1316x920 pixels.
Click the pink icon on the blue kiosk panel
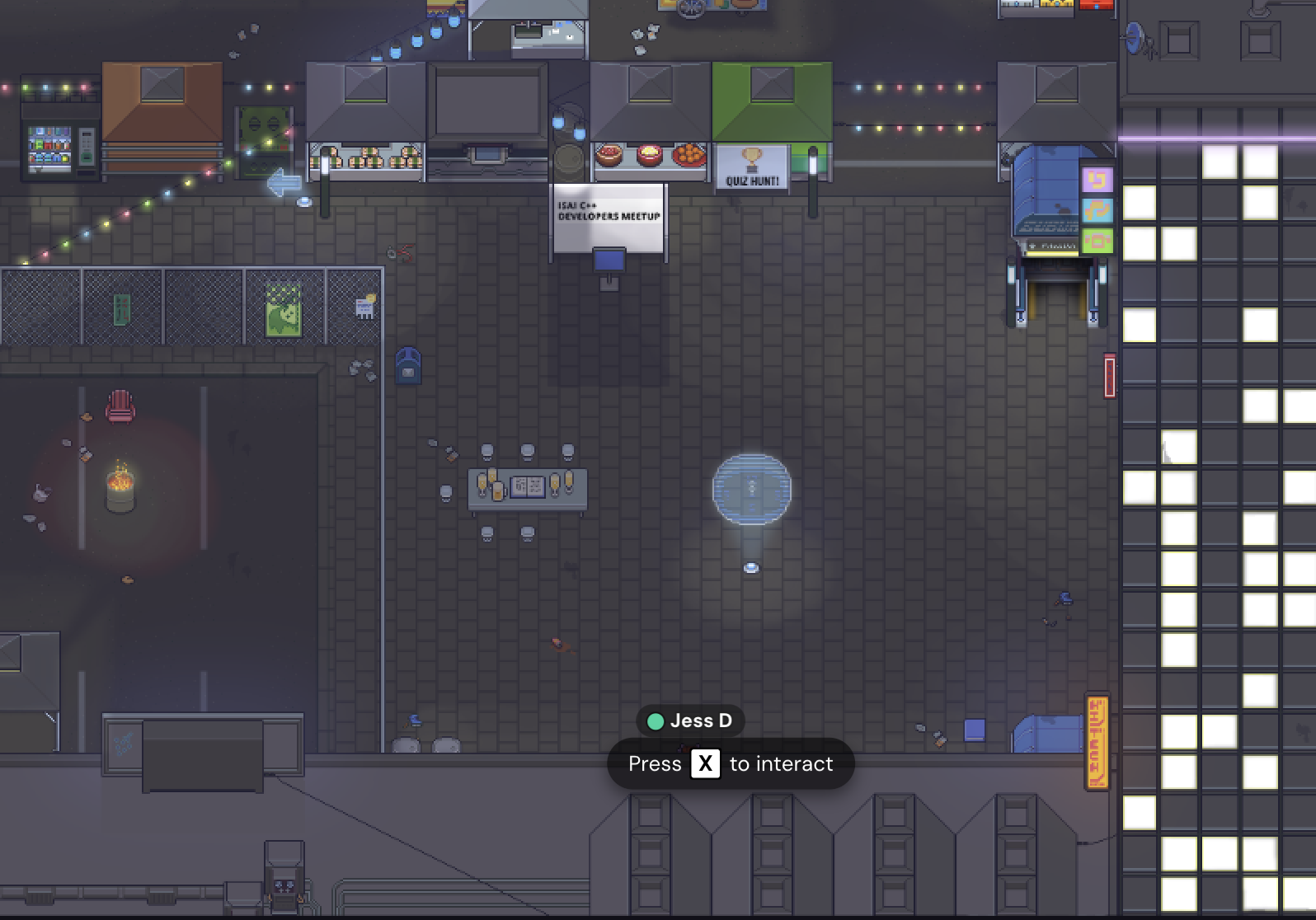1099,179
